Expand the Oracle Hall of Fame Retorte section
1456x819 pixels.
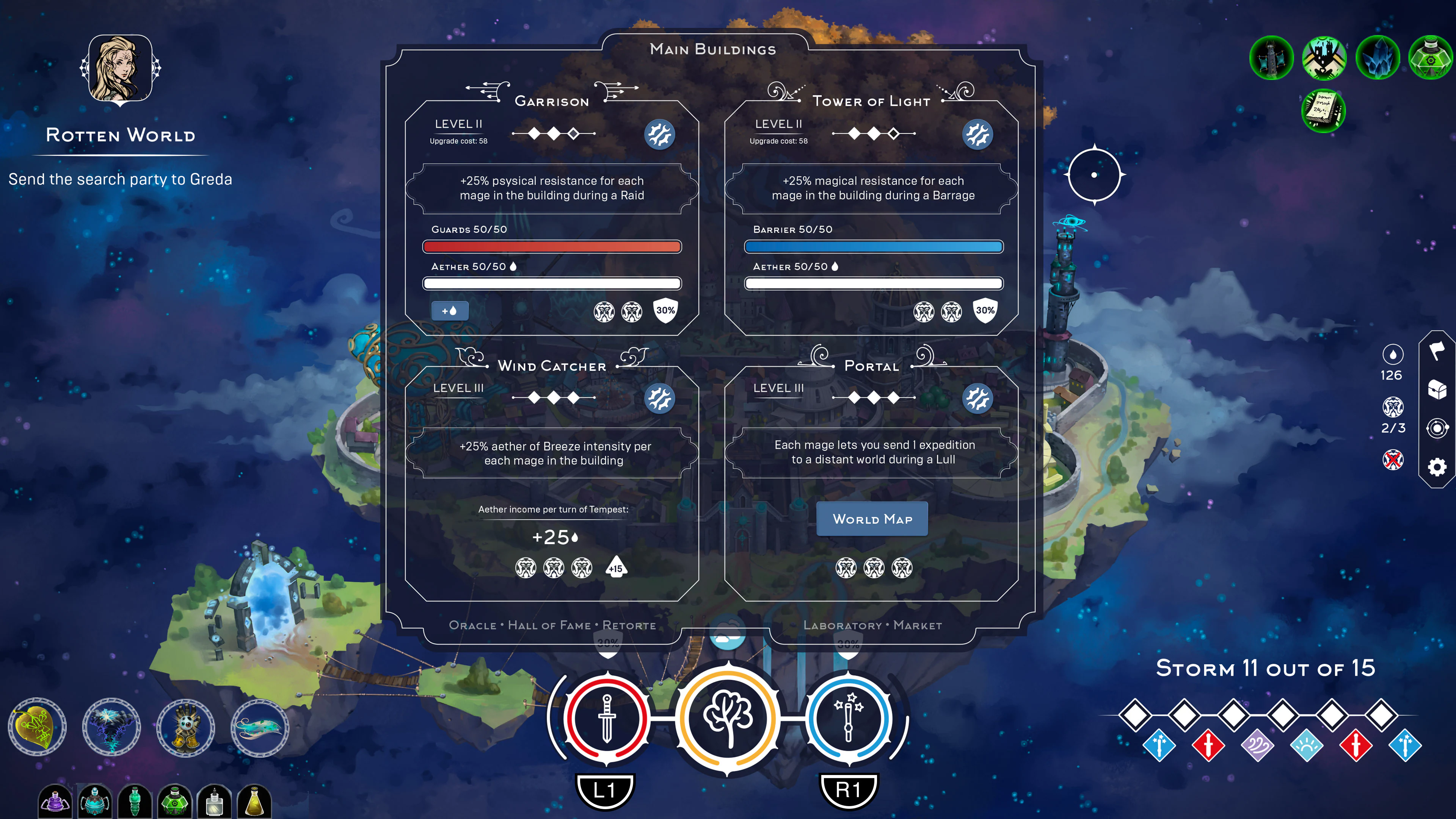[552, 625]
